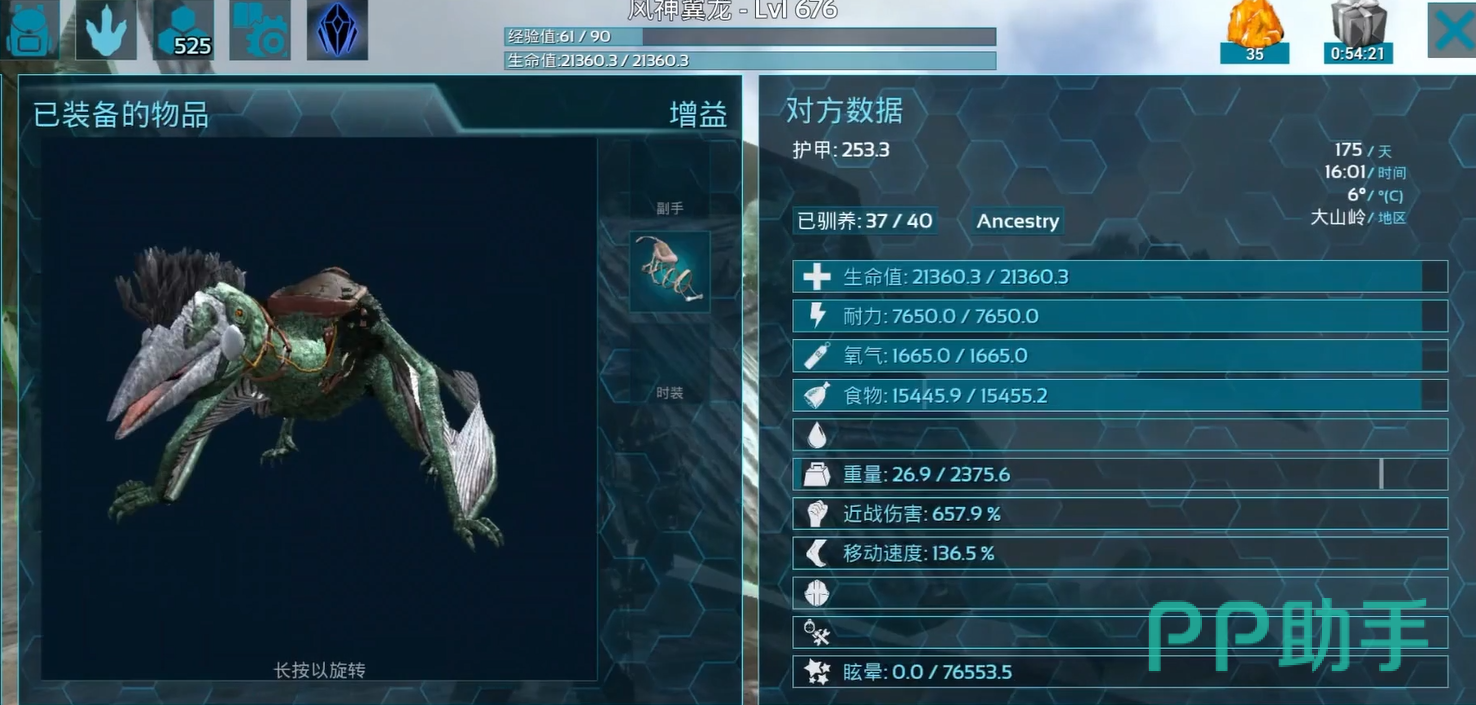Close the creature inventory screen
This screenshot has height=705, width=1476.
point(1452,30)
